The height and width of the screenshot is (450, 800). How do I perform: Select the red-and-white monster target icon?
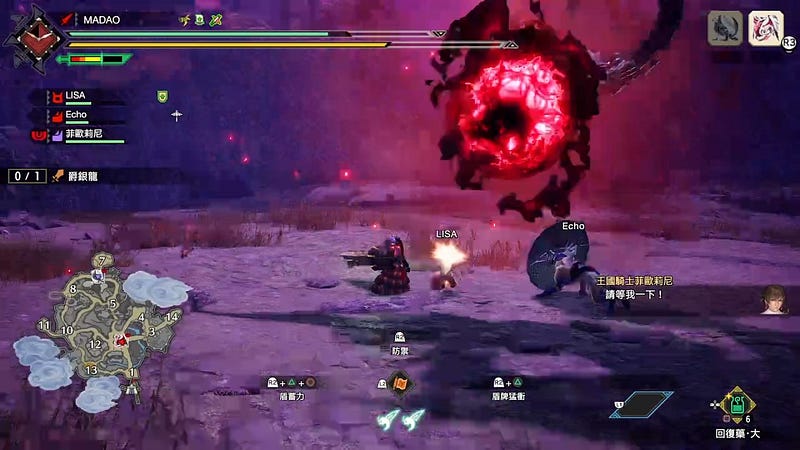pyautogui.click(x=766, y=28)
